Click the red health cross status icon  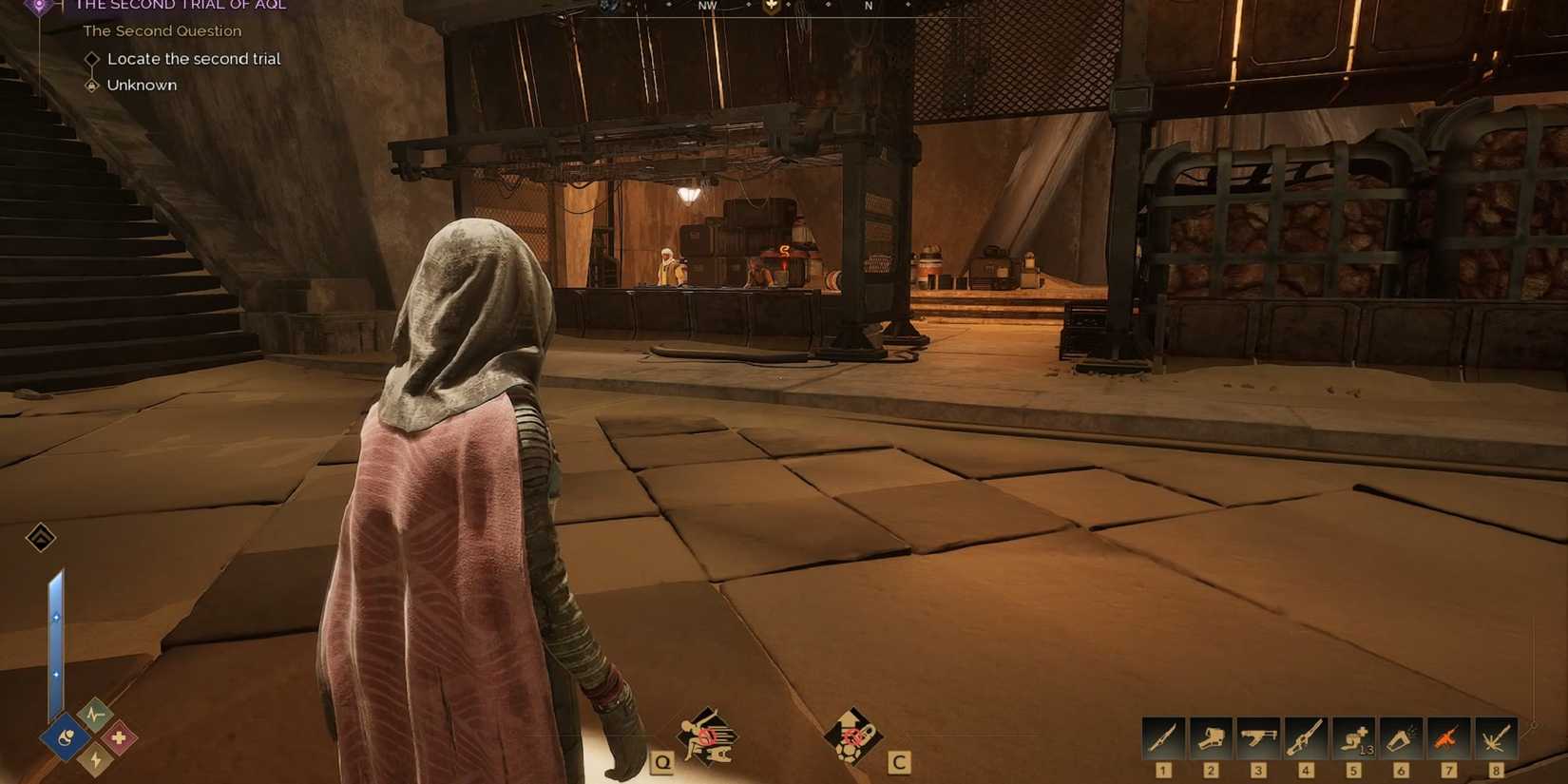[118, 736]
